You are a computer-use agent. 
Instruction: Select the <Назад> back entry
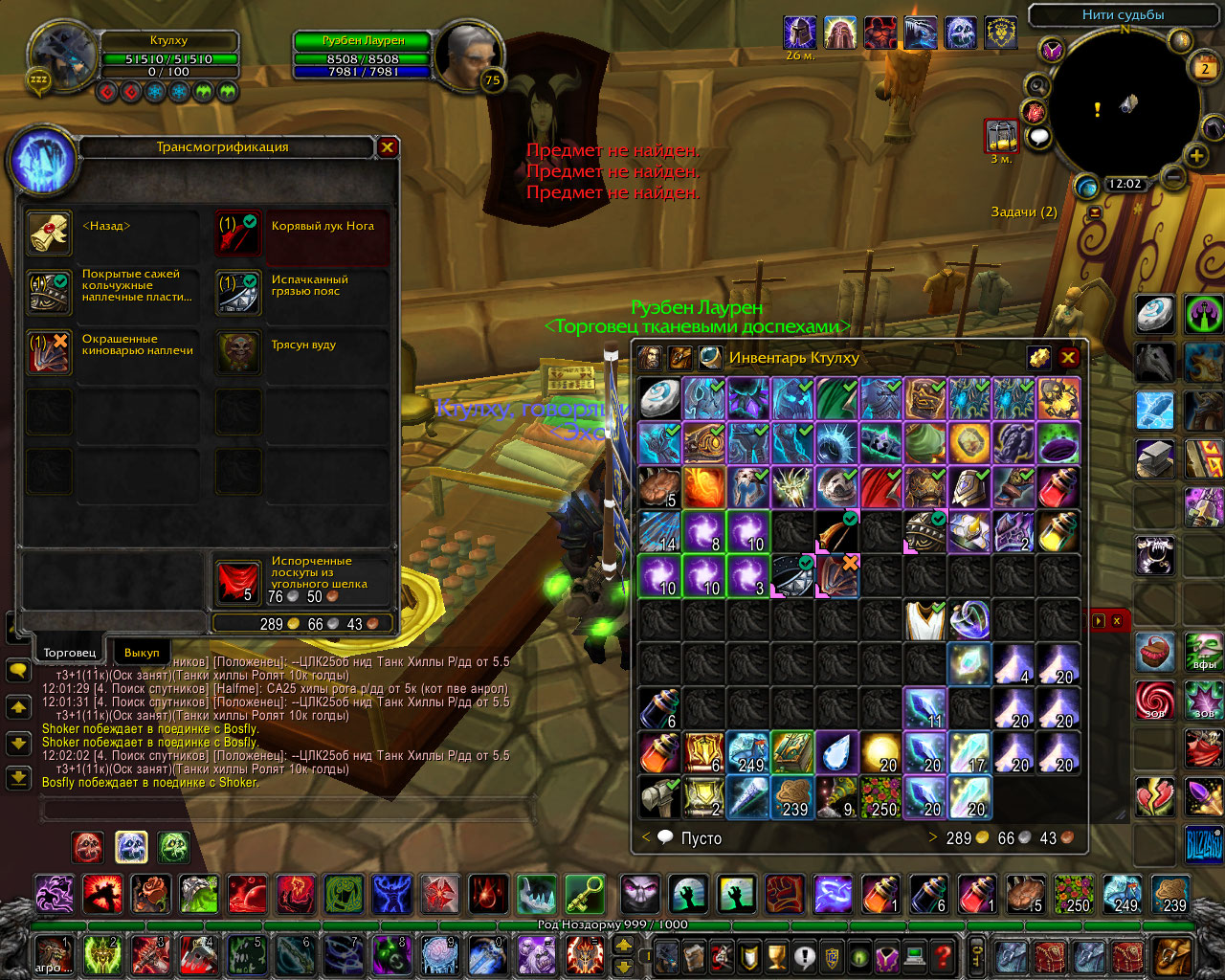(x=49, y=234)
